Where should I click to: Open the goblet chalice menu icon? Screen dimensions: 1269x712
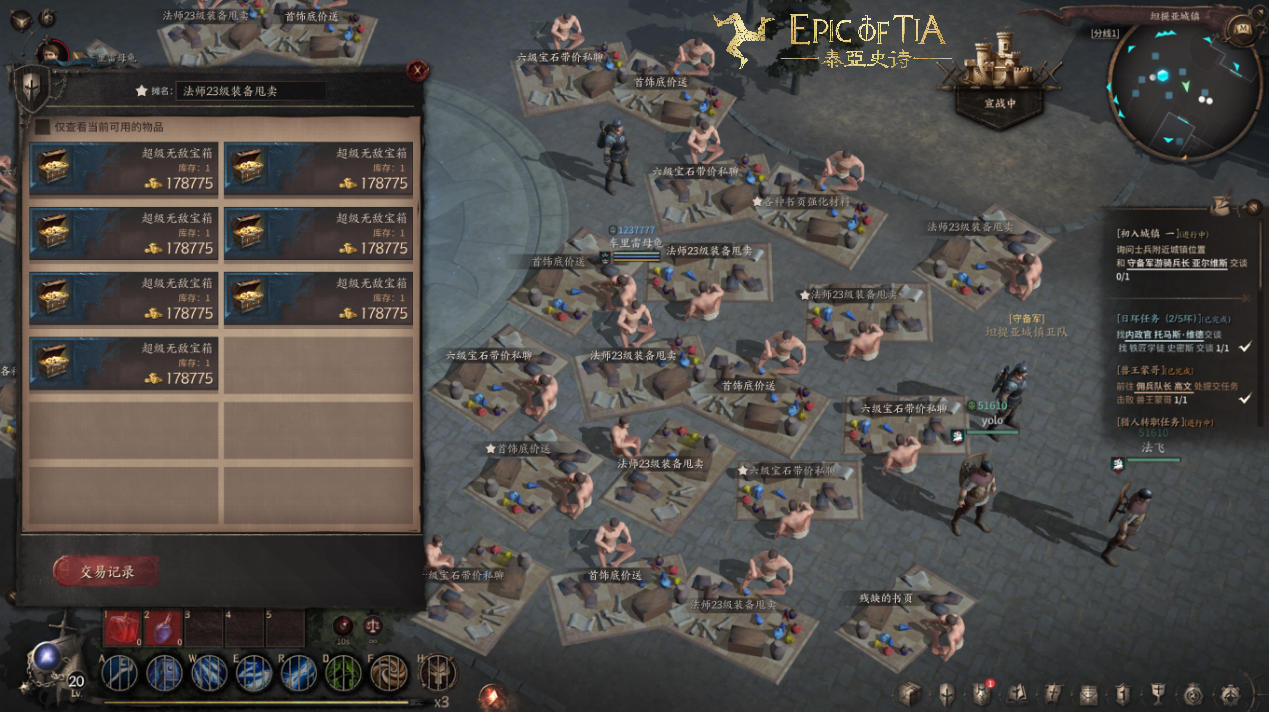1158,693
